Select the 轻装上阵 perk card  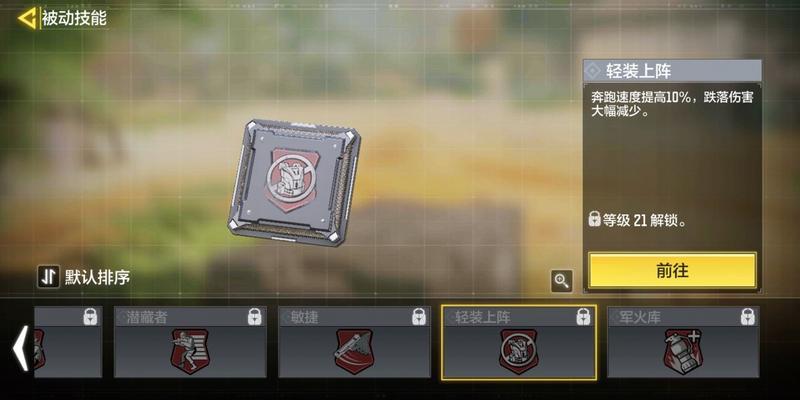click(x=519, y=342)
